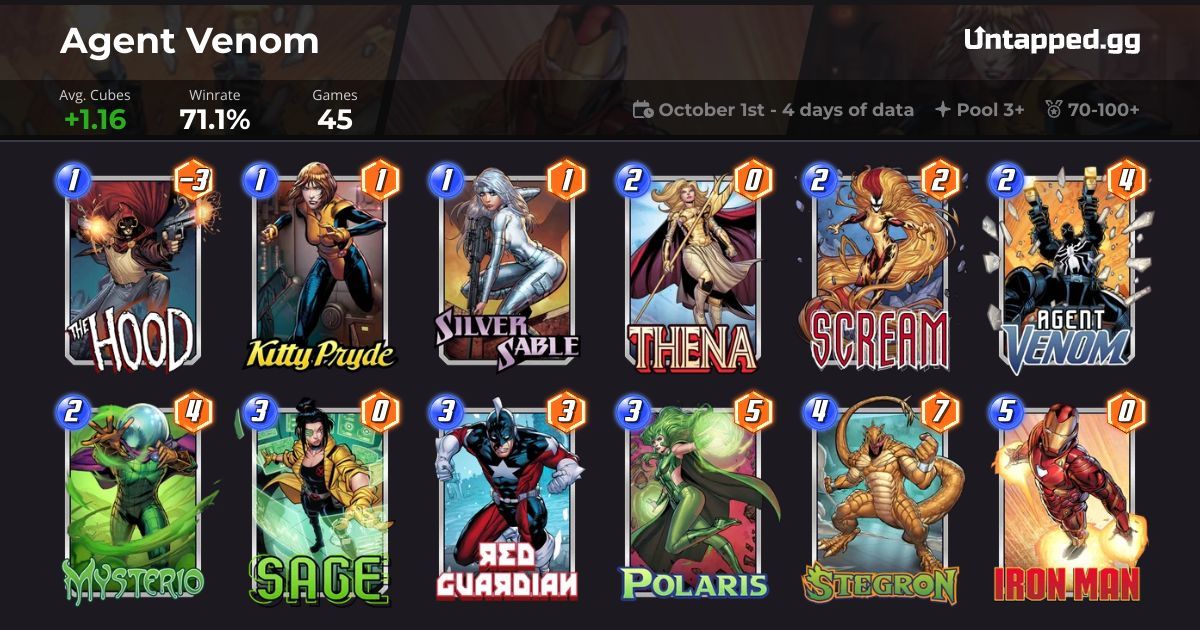Open the Untapped.gg logo link
The width and height of the screenshot is (1200, 630).
click(x=1051, y=40)
